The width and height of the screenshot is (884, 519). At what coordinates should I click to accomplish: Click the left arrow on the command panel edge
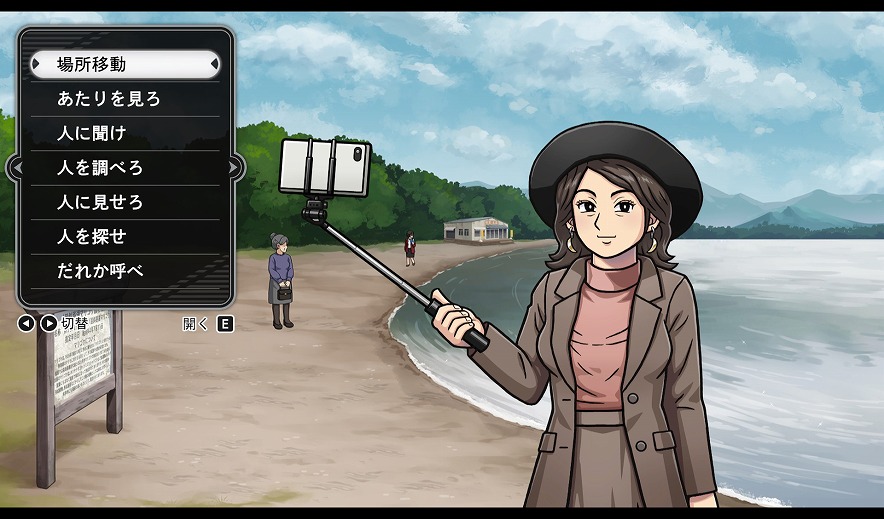[16, 168]
